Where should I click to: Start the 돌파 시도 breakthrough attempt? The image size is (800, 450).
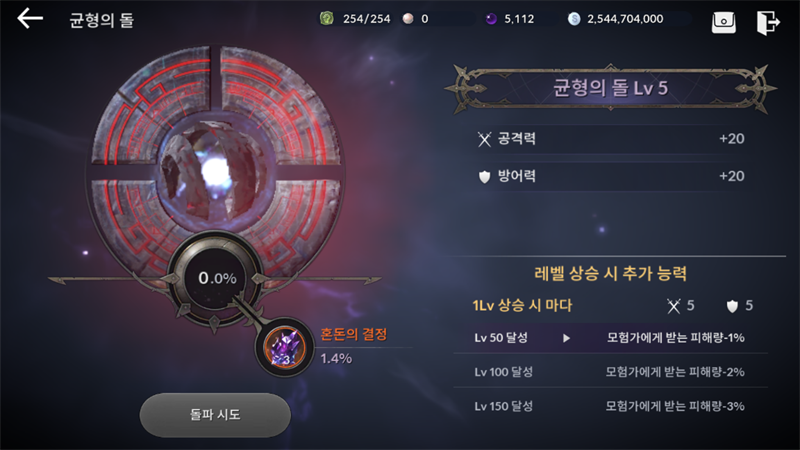[215, 414]
